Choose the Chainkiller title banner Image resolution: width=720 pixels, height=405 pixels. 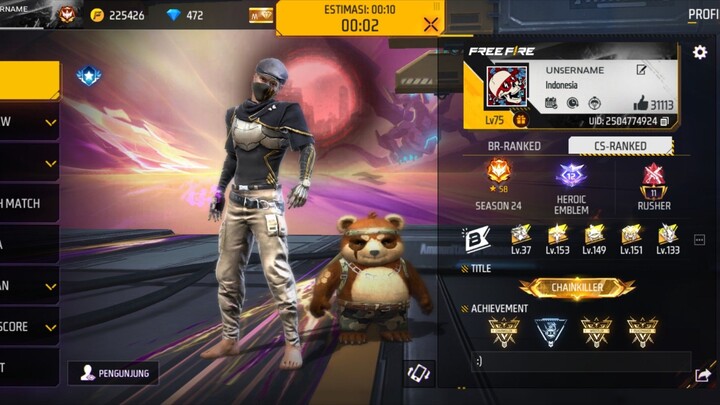pos(577,288)
